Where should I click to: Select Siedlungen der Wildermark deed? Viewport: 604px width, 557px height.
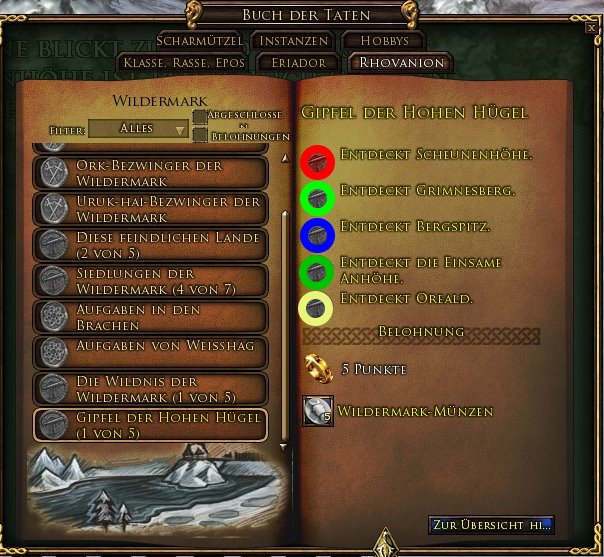tap(151, 281)
